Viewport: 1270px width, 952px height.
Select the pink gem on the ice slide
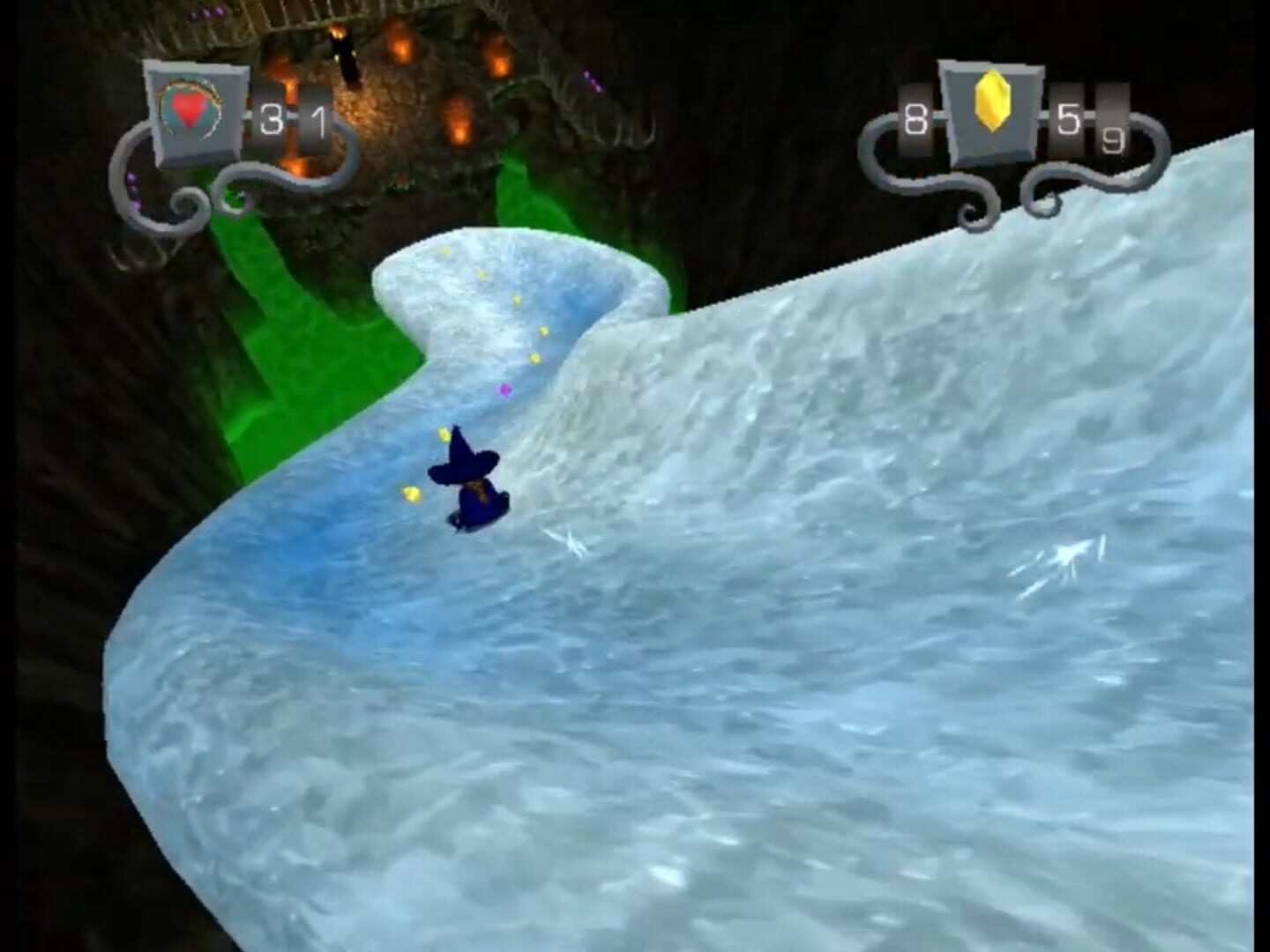[x=503, y=389]
